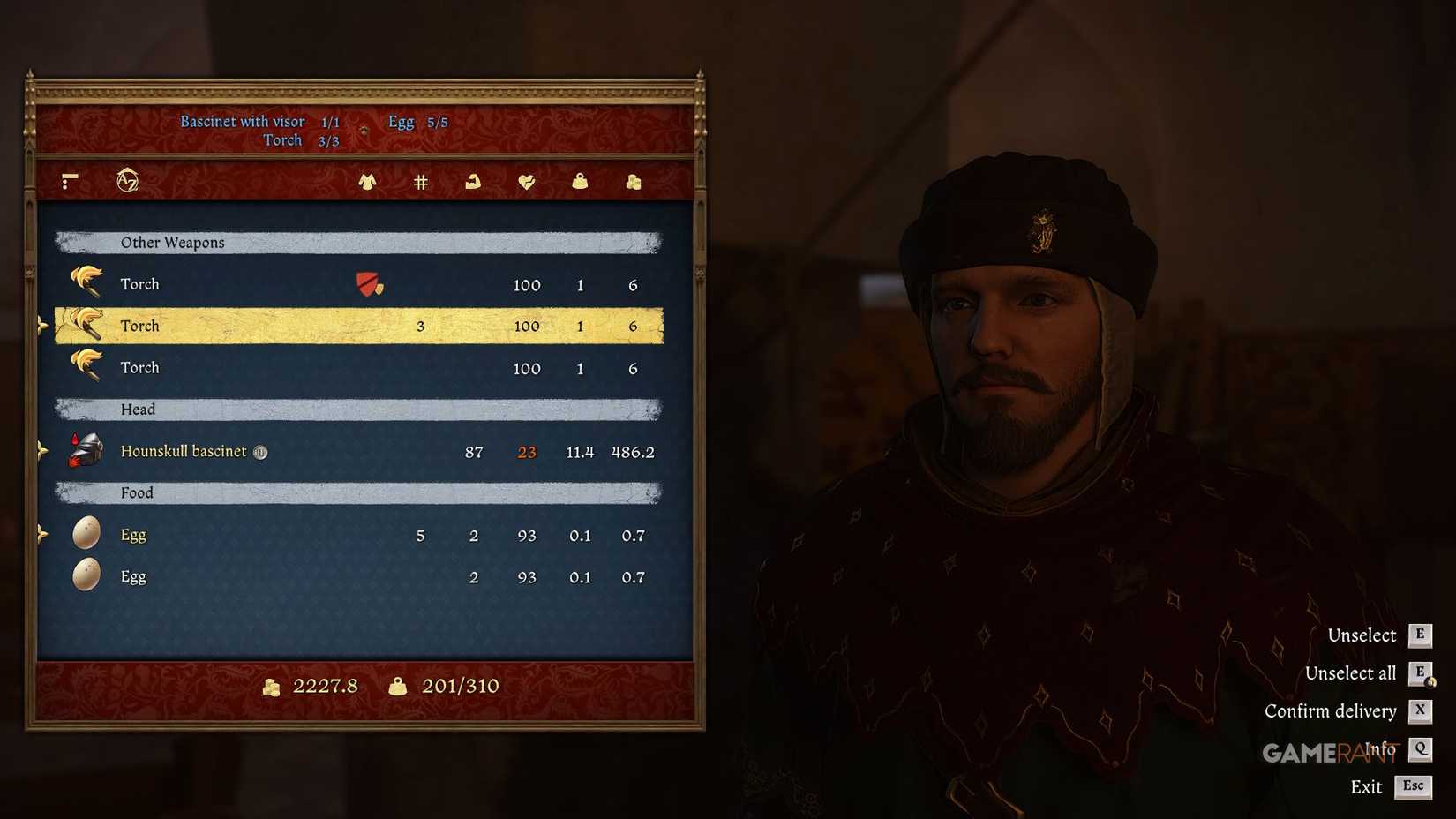Select the alphabetical A-Z sort icon
1456x819 pixels.
point(127,179)
